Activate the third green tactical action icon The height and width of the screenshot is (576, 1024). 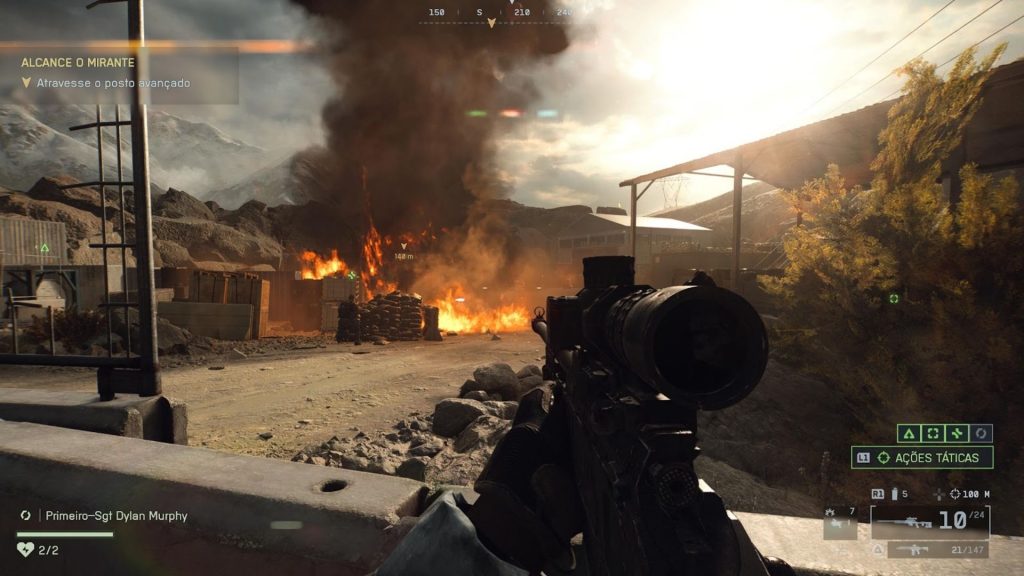pyautogui.click(x=957, y=433)
